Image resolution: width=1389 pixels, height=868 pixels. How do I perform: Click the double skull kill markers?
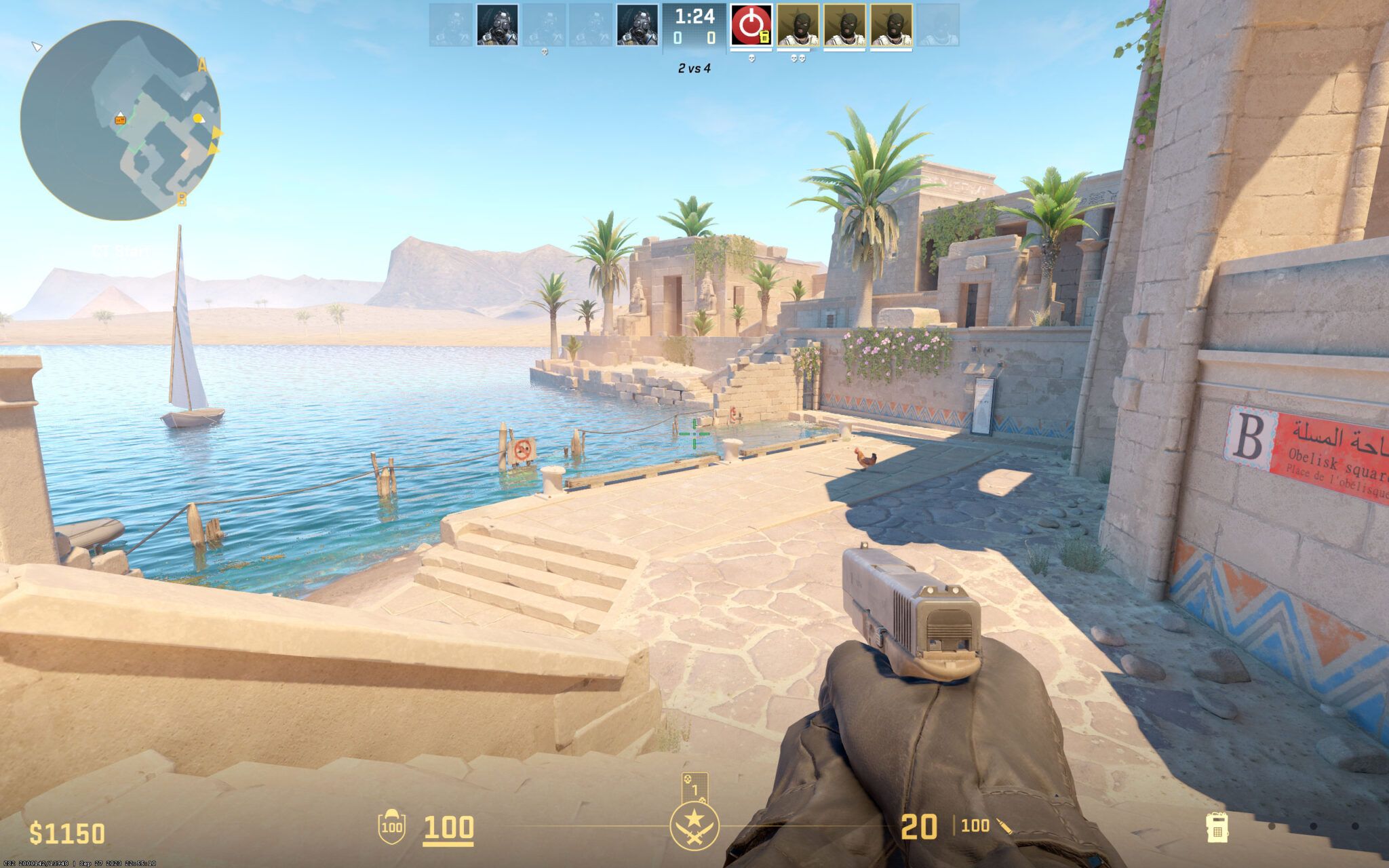pos(798,58)
